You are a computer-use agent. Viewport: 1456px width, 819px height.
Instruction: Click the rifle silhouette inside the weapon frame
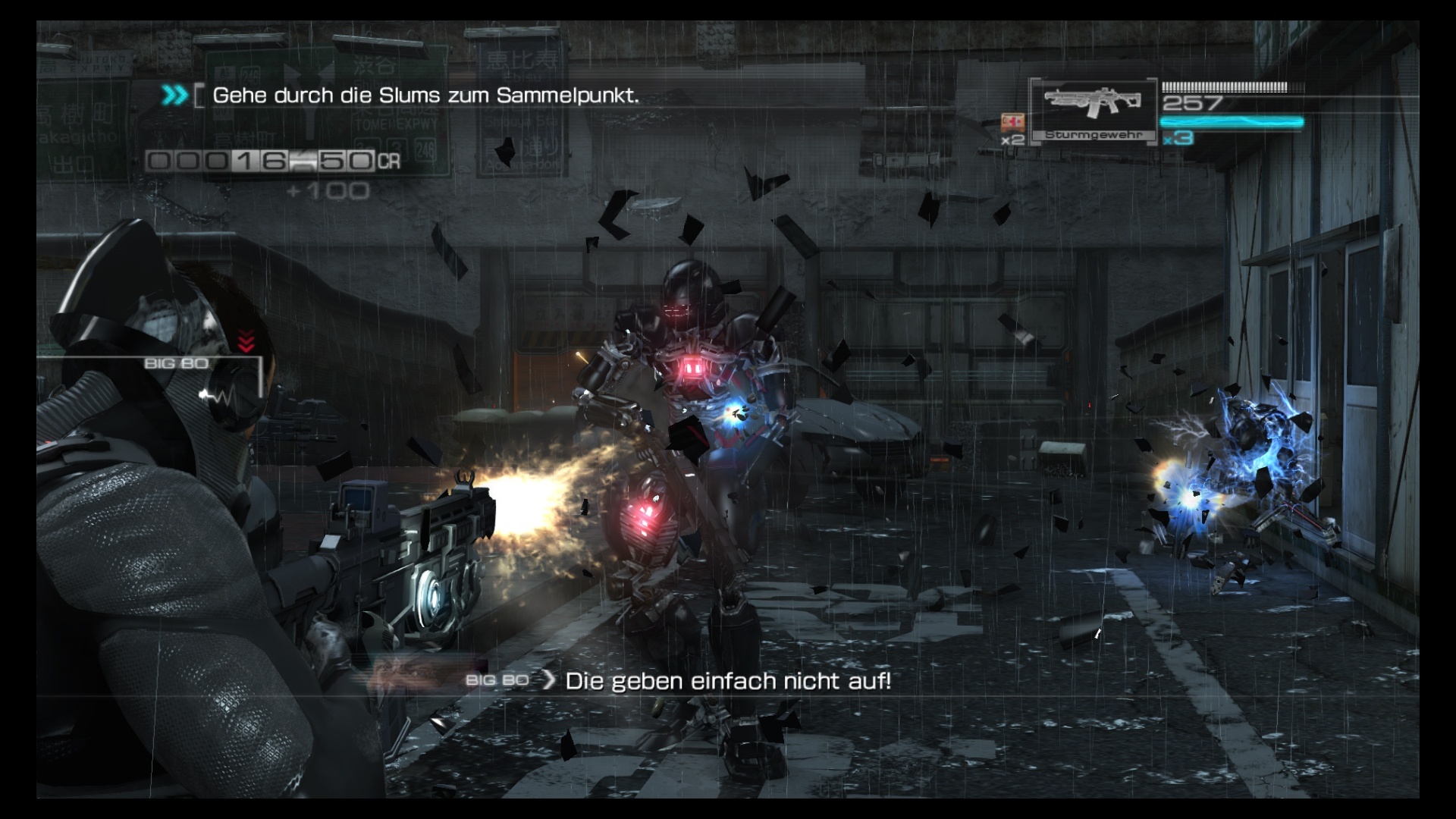pos(1092,100)
